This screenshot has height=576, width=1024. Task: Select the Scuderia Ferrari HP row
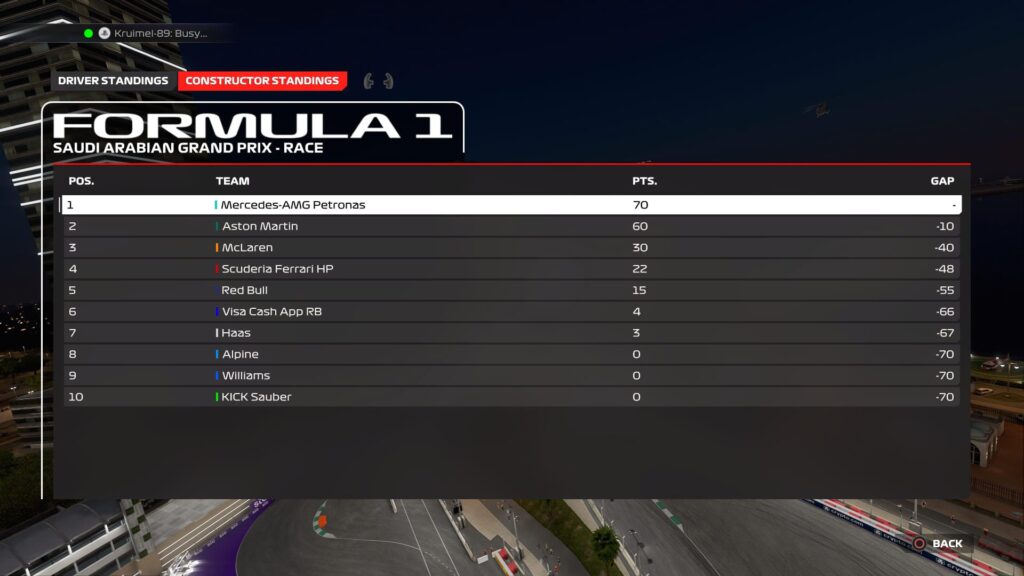(x=510, y=269)
